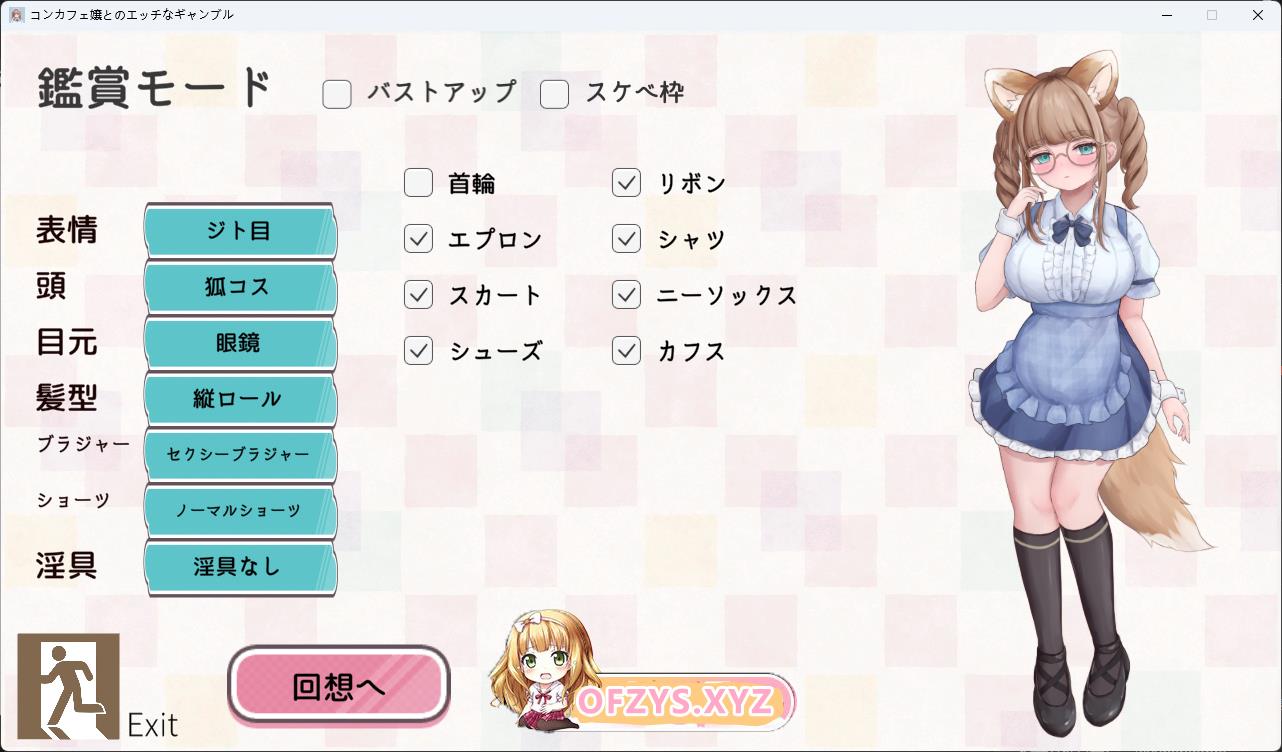The image size is (1282, 752).
Task: Change the expression button labeled ジト目
Action: [239, 231]
